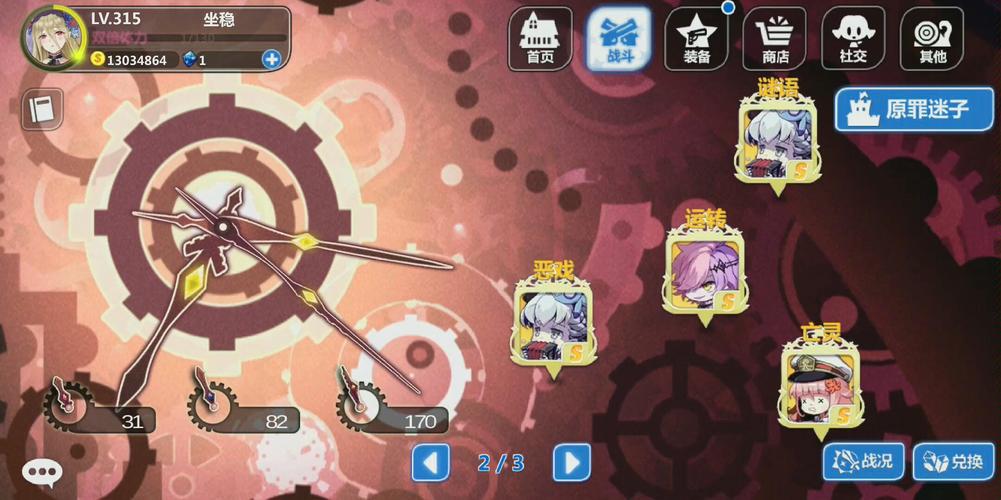The width and height of the screenshot is (1001, 500).
Task: Open the 其他 other tab
Action: (931, 39)
